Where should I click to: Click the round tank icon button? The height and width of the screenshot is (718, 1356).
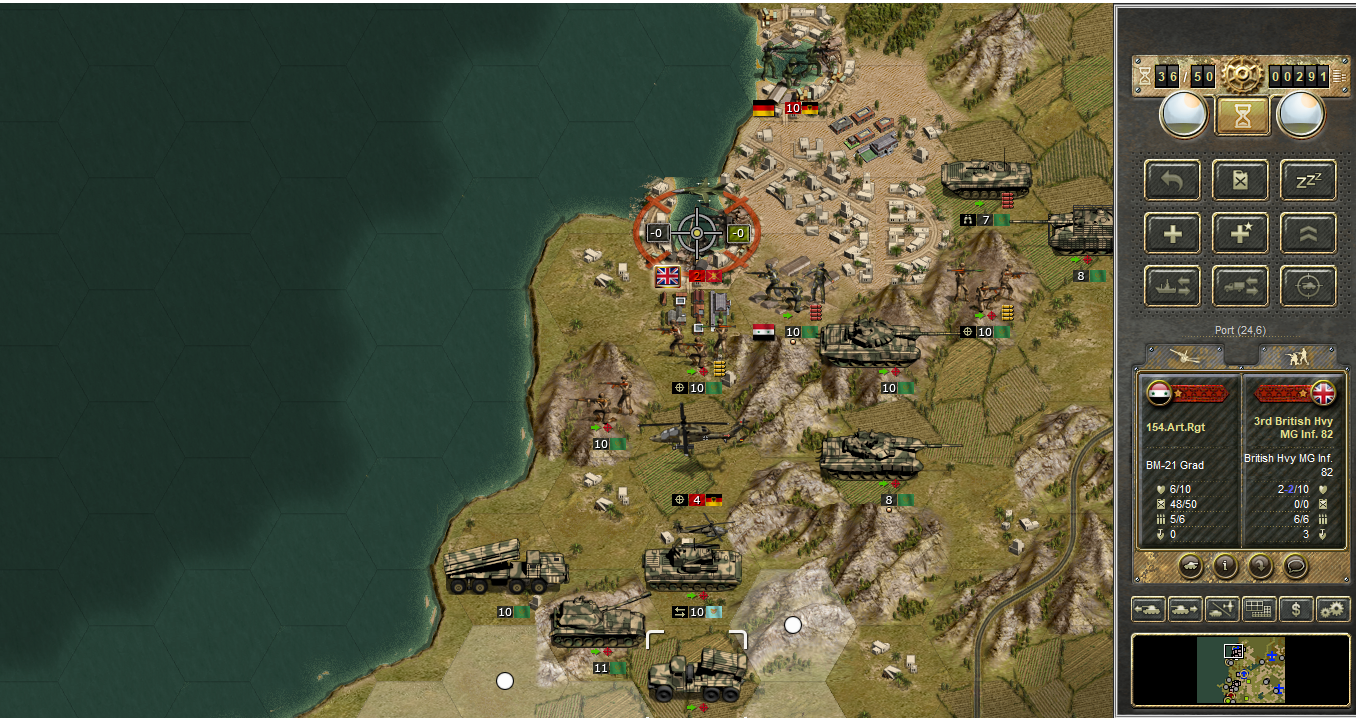(1192, 565)
